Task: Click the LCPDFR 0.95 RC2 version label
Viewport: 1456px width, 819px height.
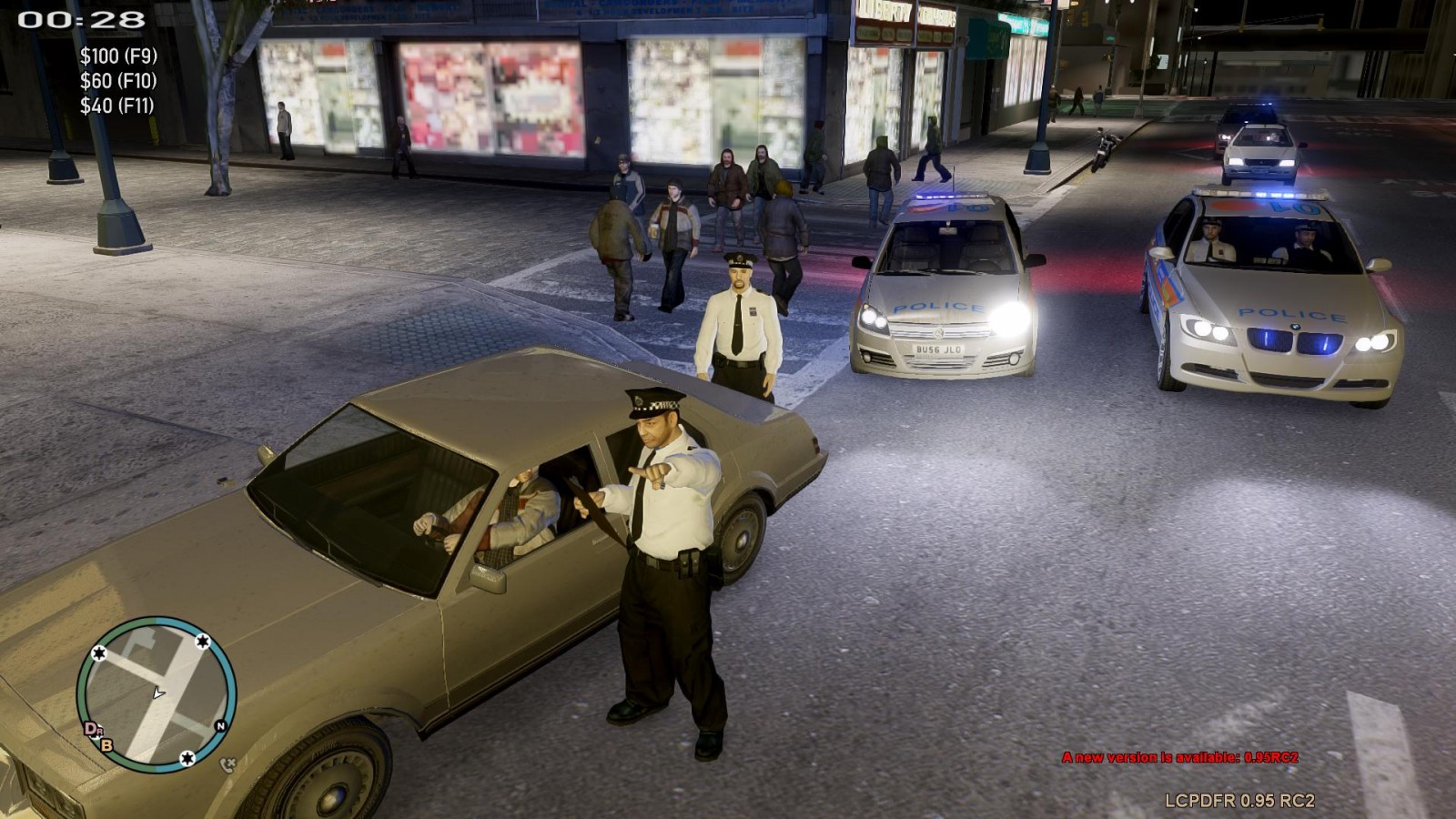Action: [x=1239, y=801]
